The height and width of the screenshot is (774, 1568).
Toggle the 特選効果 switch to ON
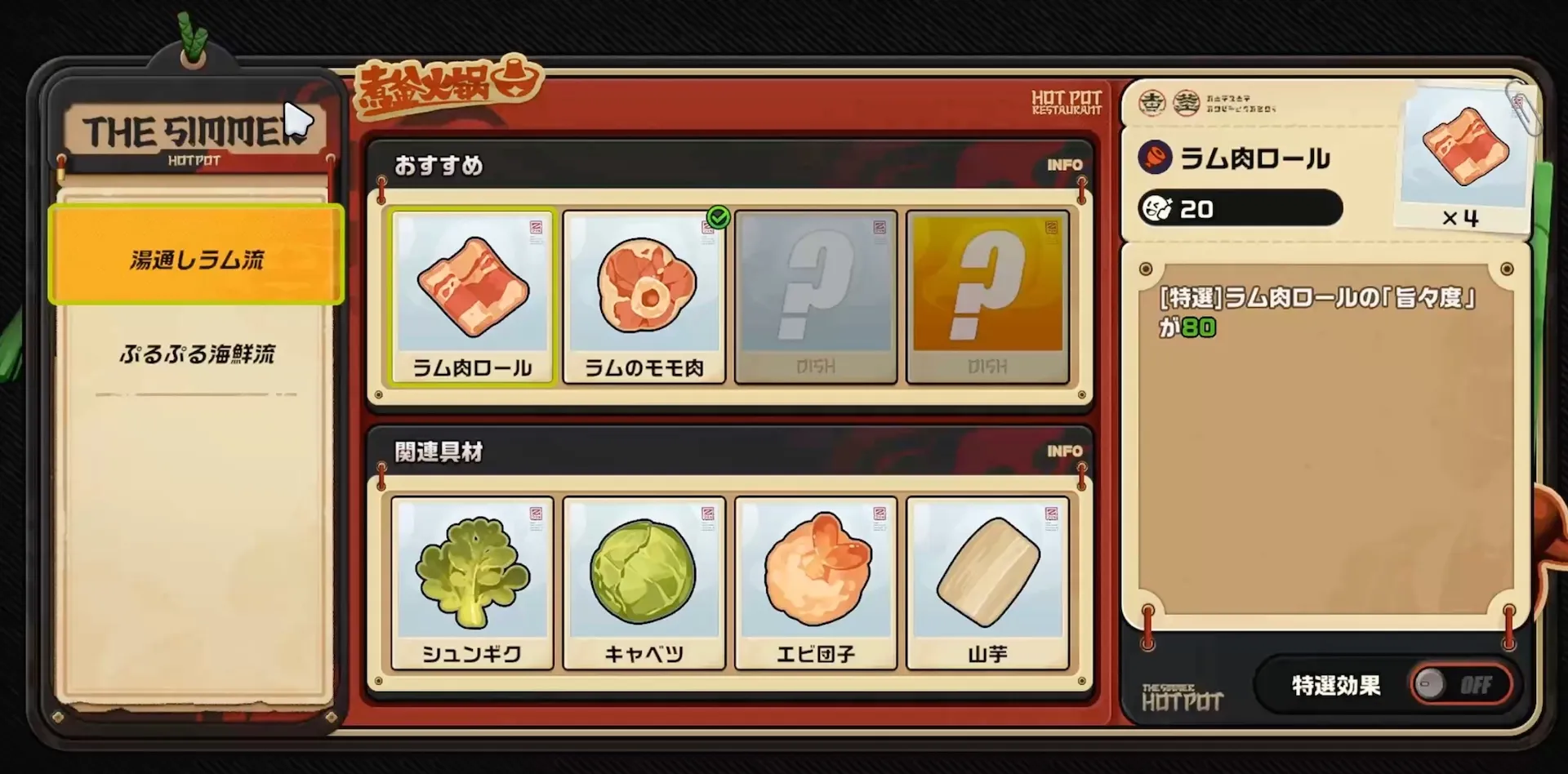pyautogui.click(x=1461, y=686)
